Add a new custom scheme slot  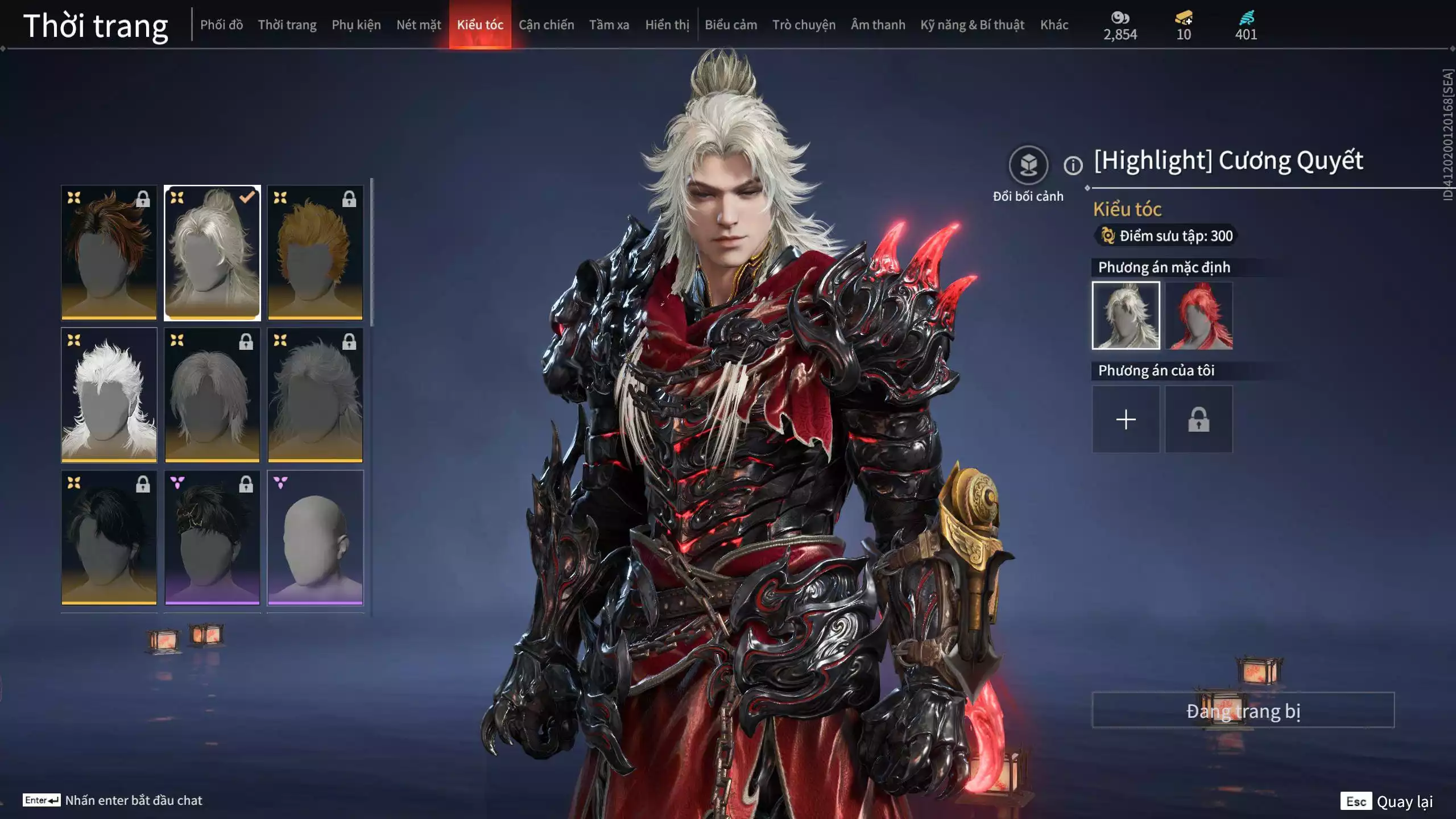pos(1126,420)
